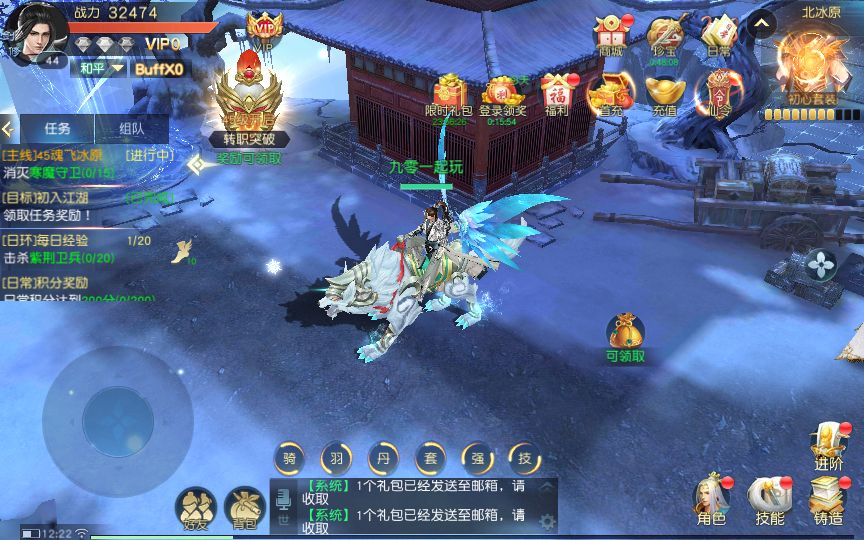Image resolution: width=864 pixels, height=540 pixels.
Task: Open the 珍宝 treasure icon
Action: 664,33
